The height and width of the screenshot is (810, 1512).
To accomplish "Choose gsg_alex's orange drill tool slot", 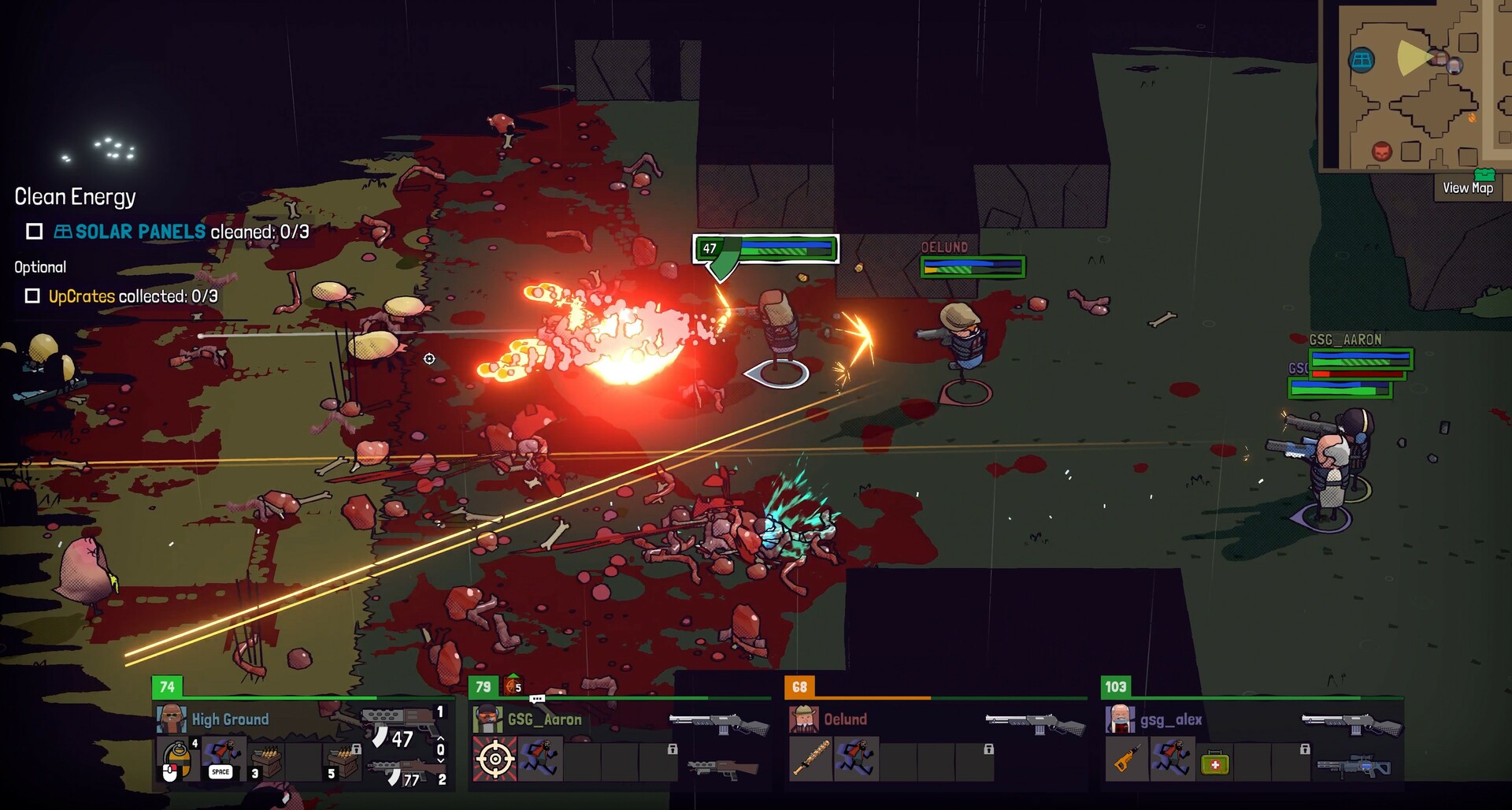I will [1128, 760].
